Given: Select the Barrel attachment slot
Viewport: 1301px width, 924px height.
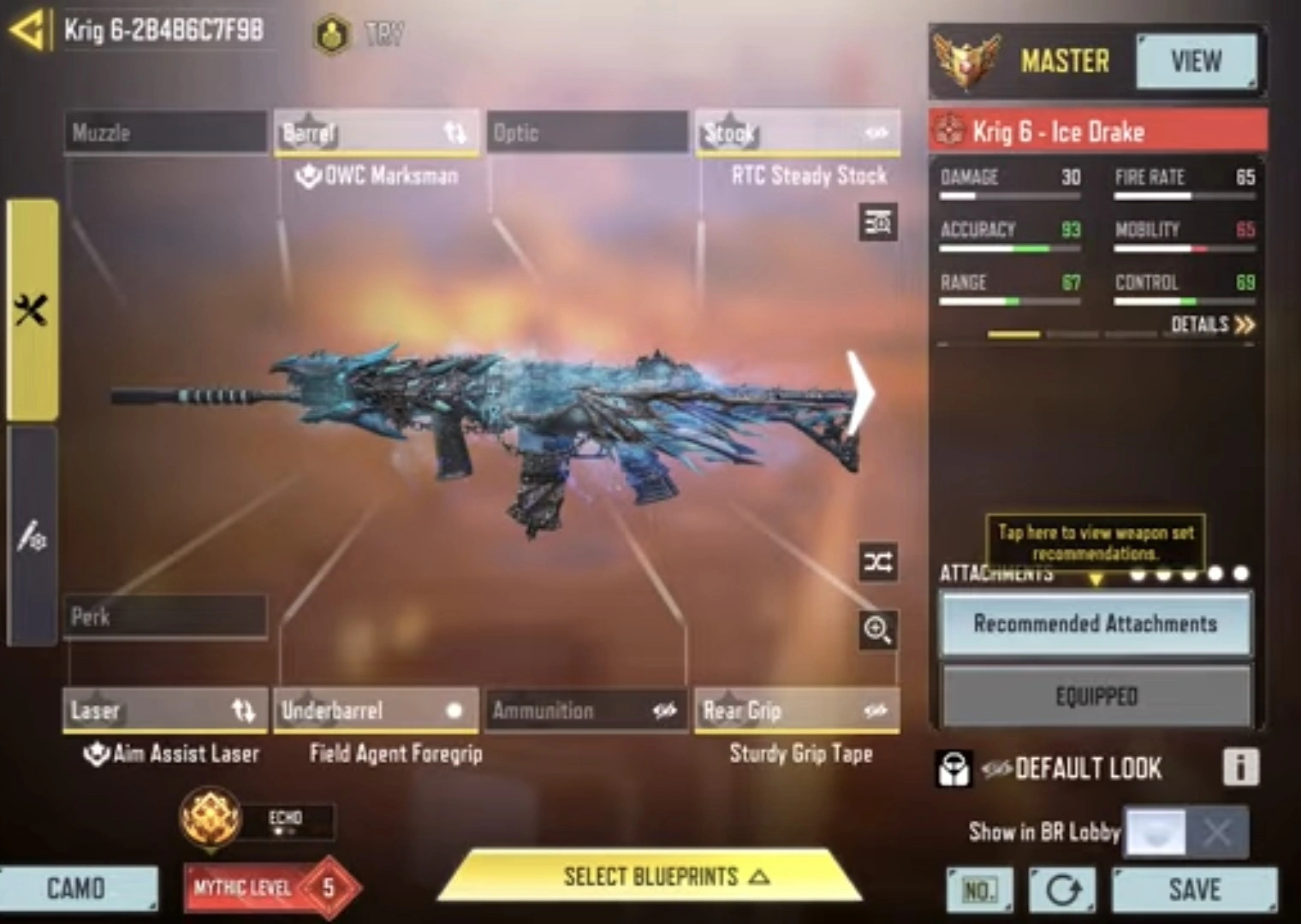Looking at the screenshot, I should pos(375,133).
